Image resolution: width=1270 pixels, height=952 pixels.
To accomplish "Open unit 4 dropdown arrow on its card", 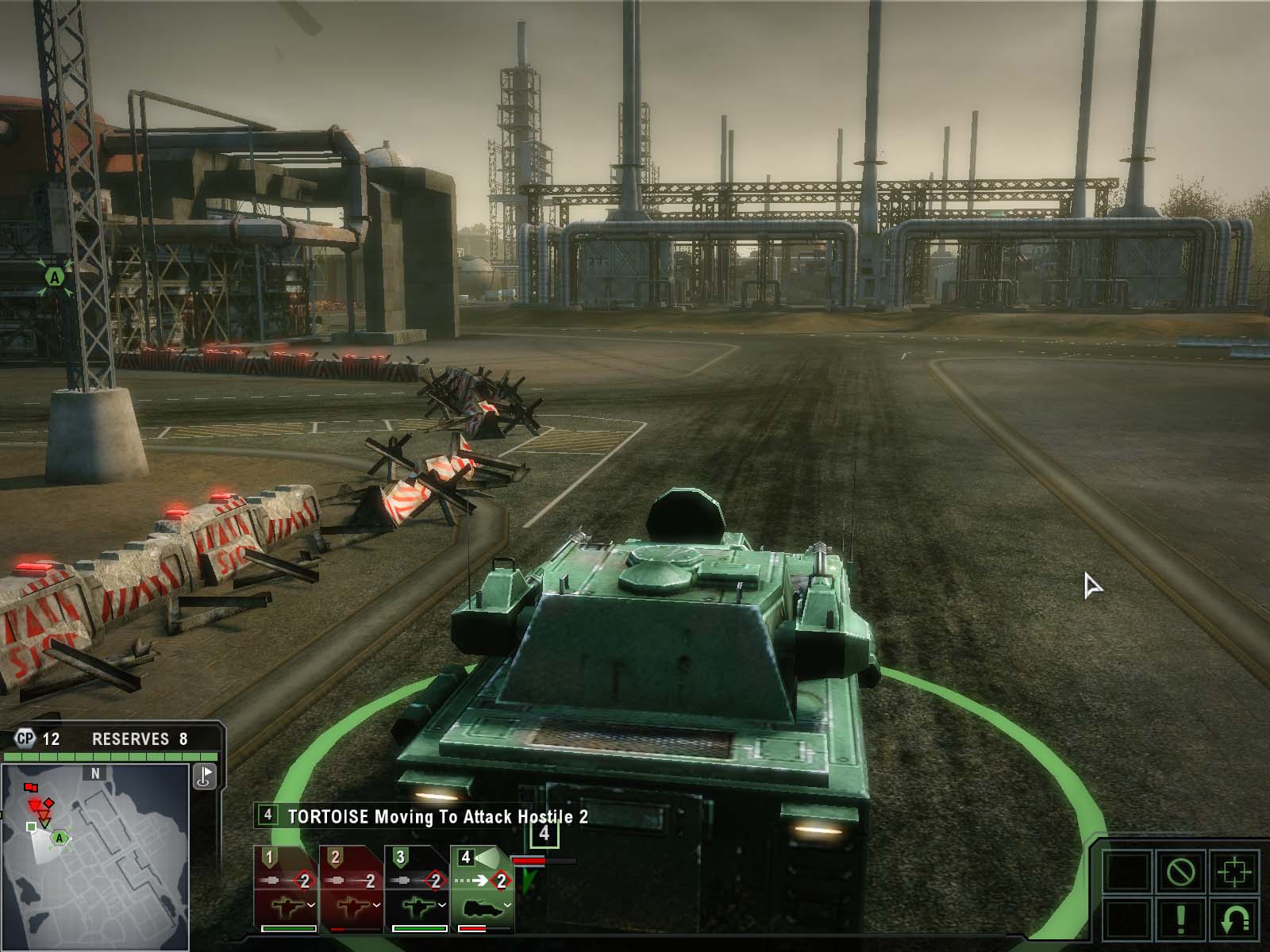I will 506,904.
